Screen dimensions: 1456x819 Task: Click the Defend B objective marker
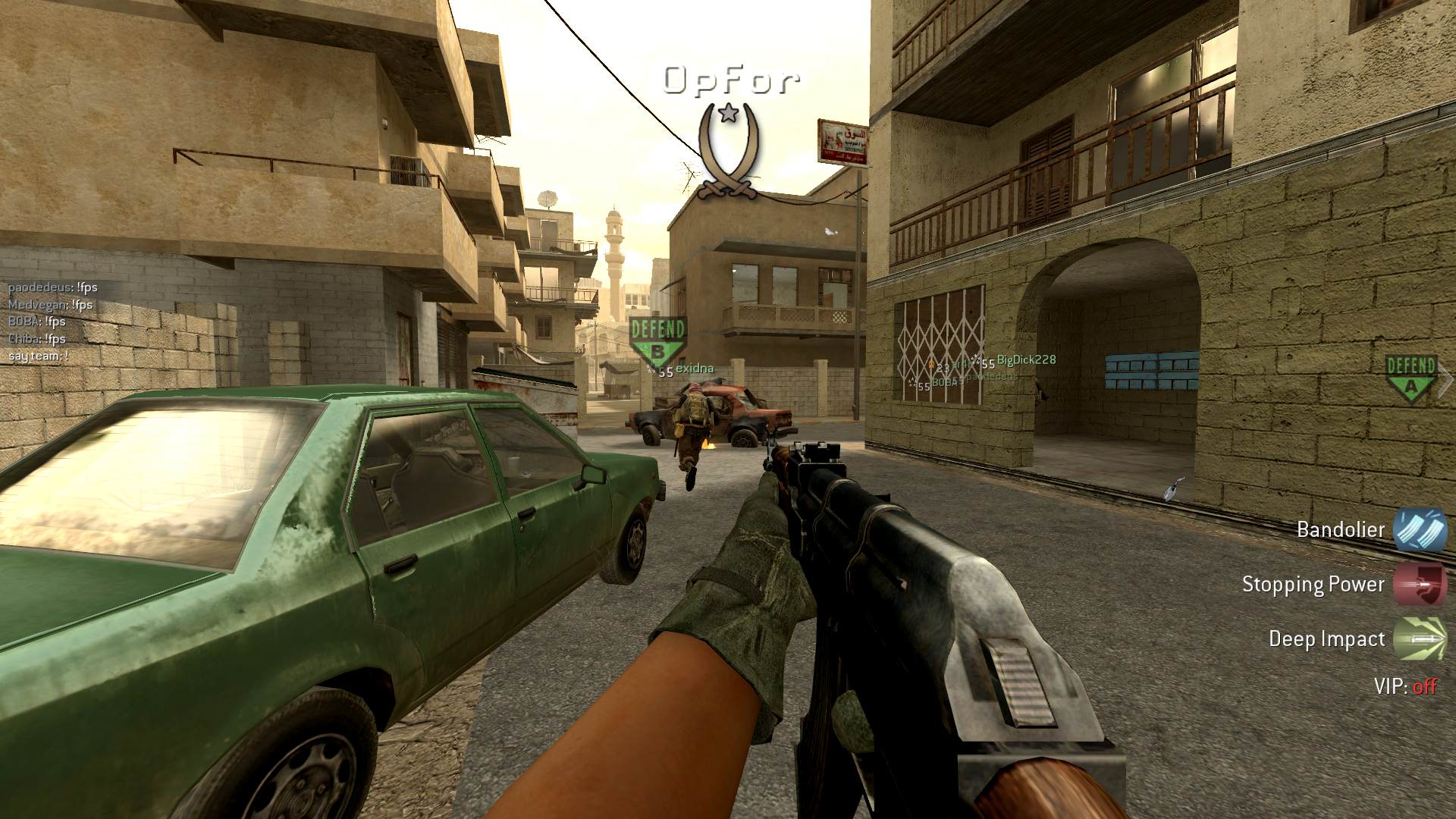click(x=657, y=340)
